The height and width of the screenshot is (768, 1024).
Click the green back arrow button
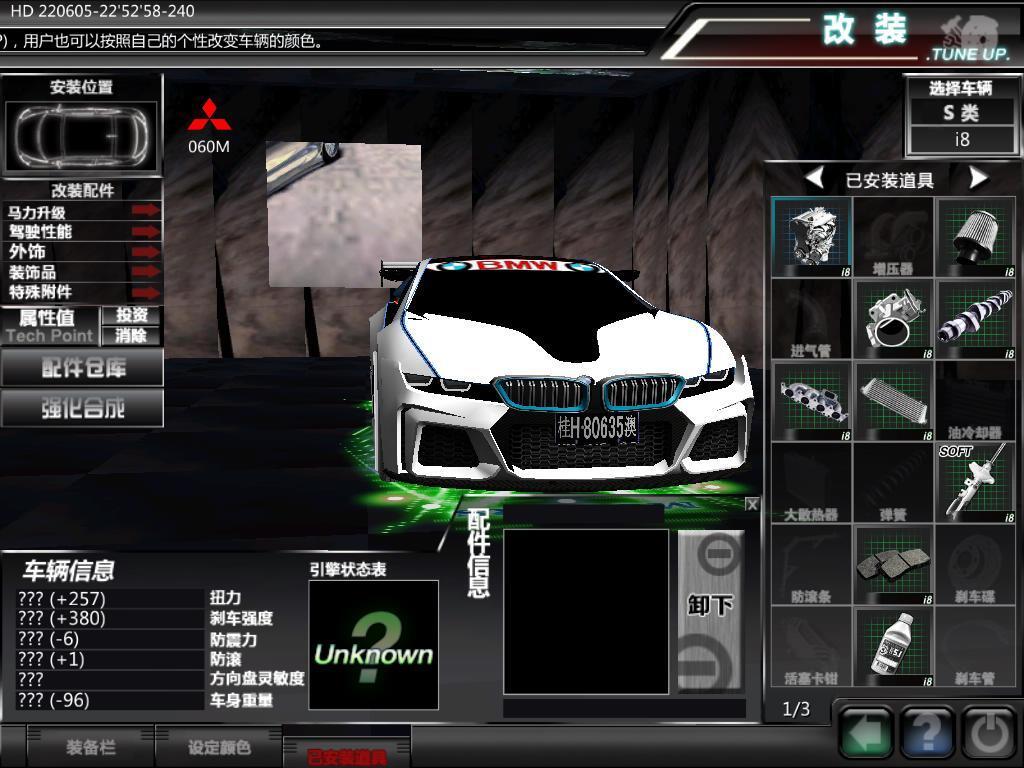(866, 734)
